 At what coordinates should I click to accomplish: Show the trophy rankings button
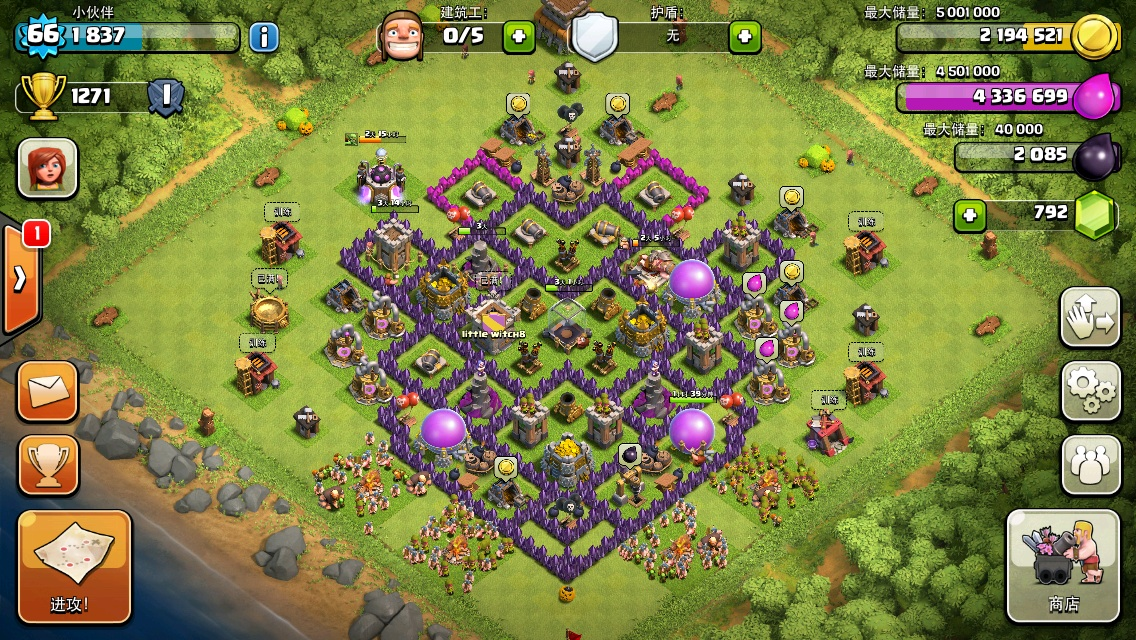(47, 465)
